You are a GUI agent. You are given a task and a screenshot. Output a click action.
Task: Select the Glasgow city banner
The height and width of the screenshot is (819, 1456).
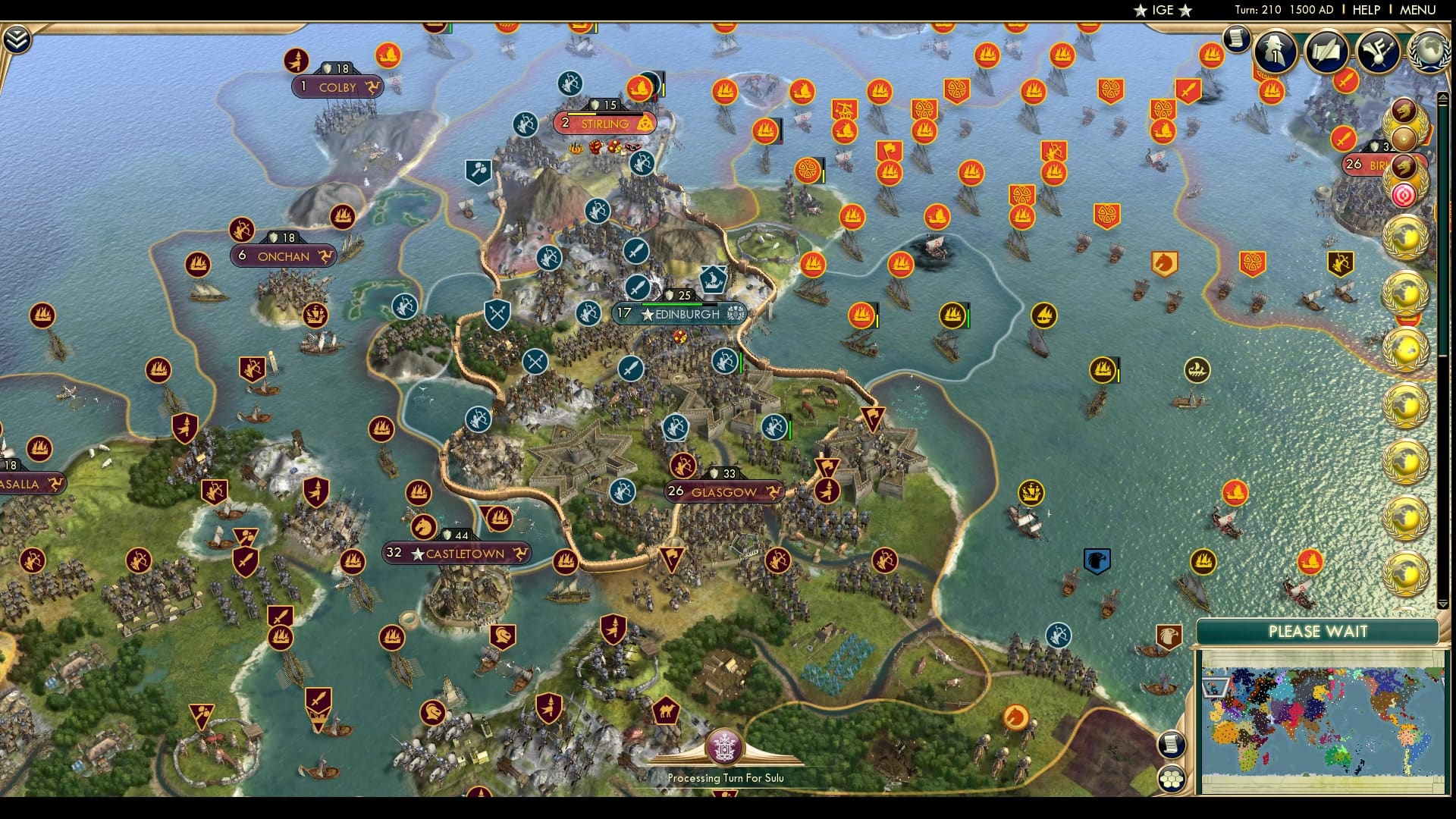coord(724,491)
